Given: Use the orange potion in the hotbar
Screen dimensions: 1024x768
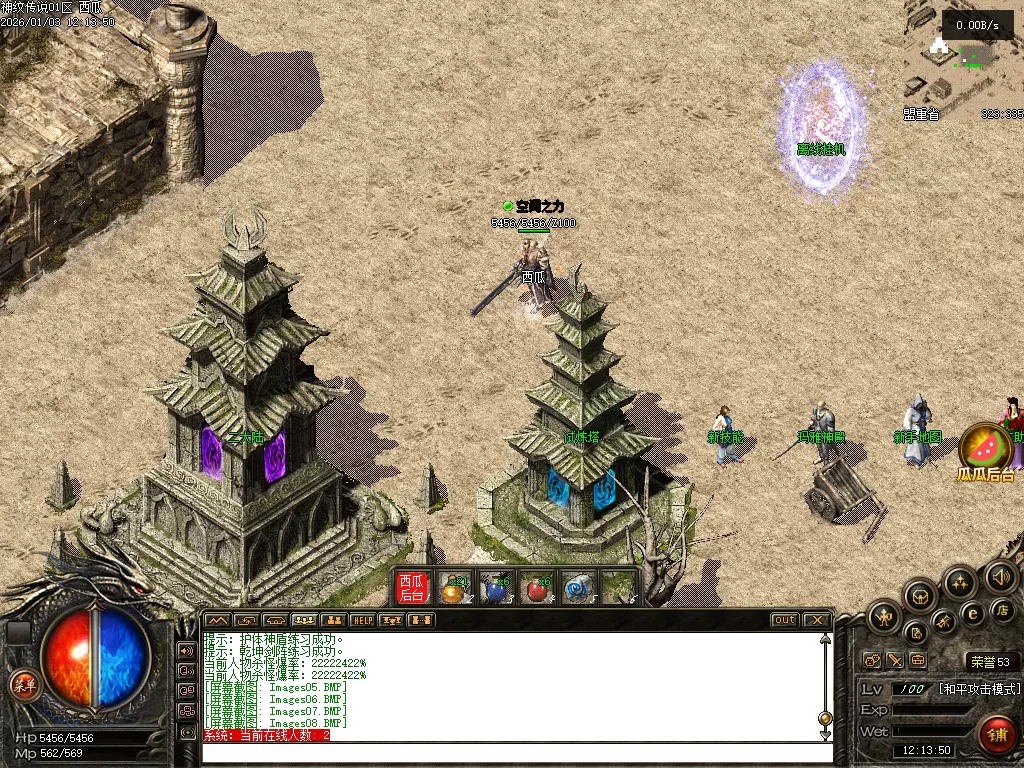Looking at the screenshot, I should click(x=455, y=589).
